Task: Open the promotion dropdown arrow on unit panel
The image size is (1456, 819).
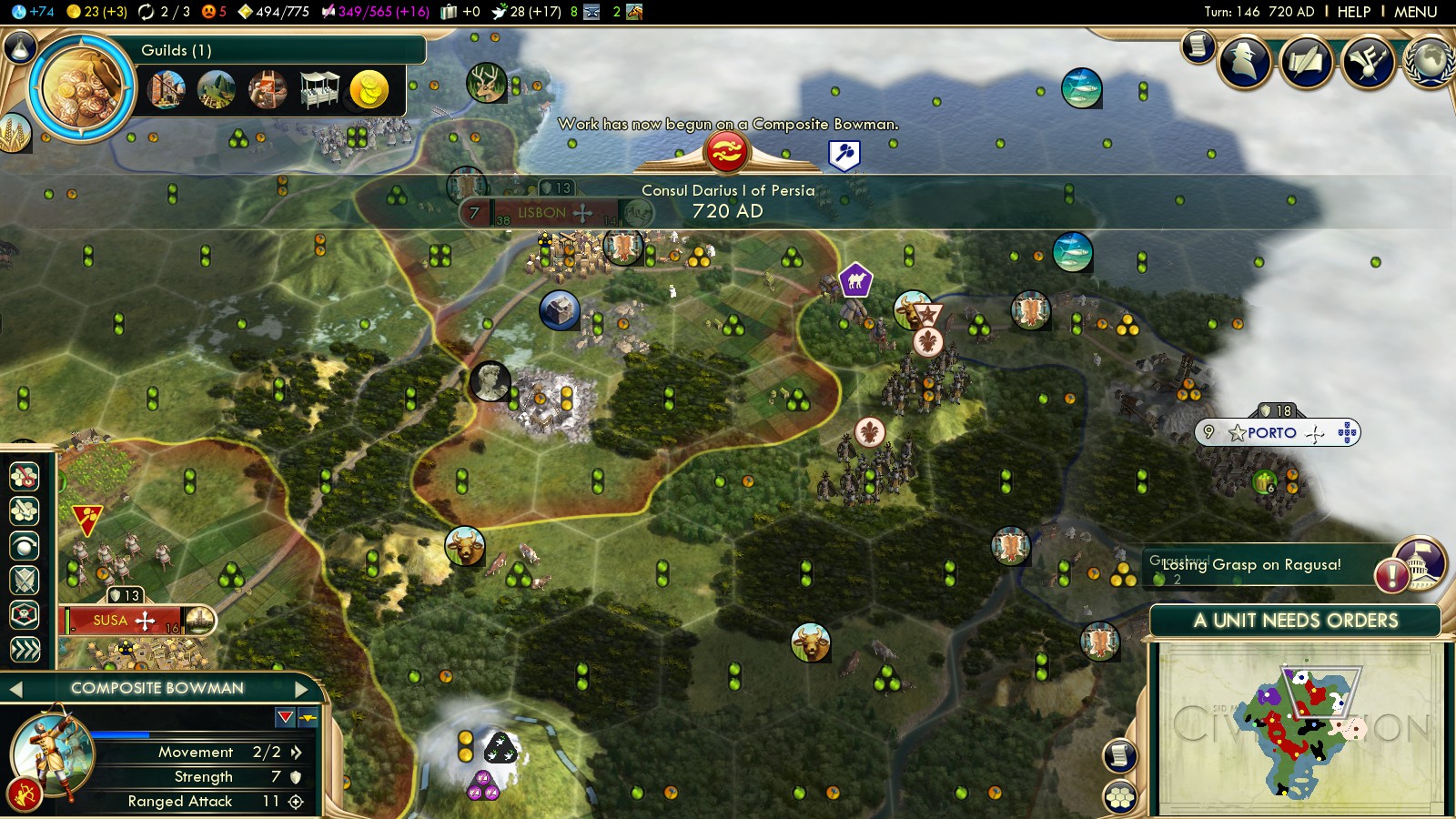Action: tap(285, 716)
